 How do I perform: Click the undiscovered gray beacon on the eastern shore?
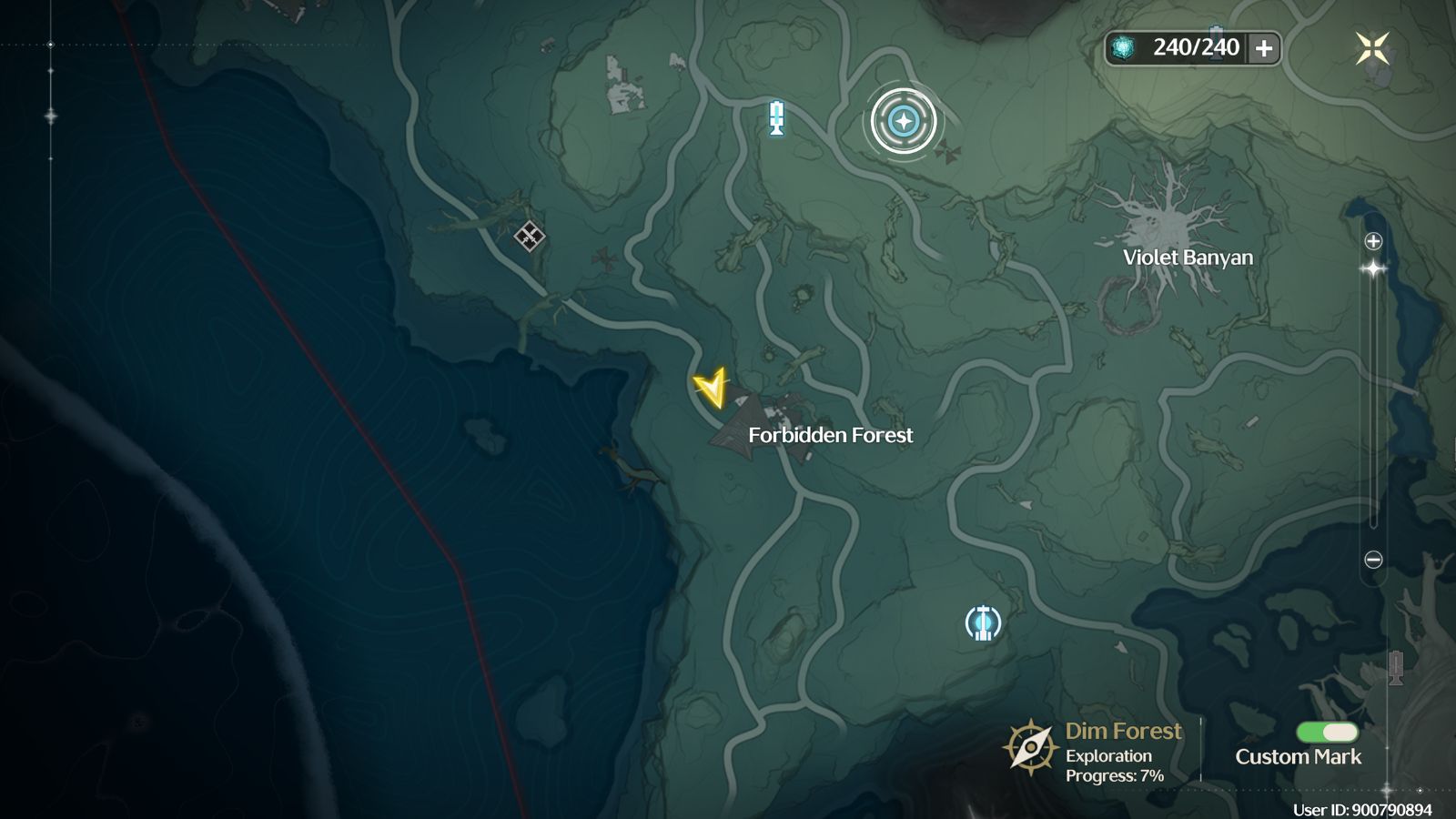(1396, 668)
